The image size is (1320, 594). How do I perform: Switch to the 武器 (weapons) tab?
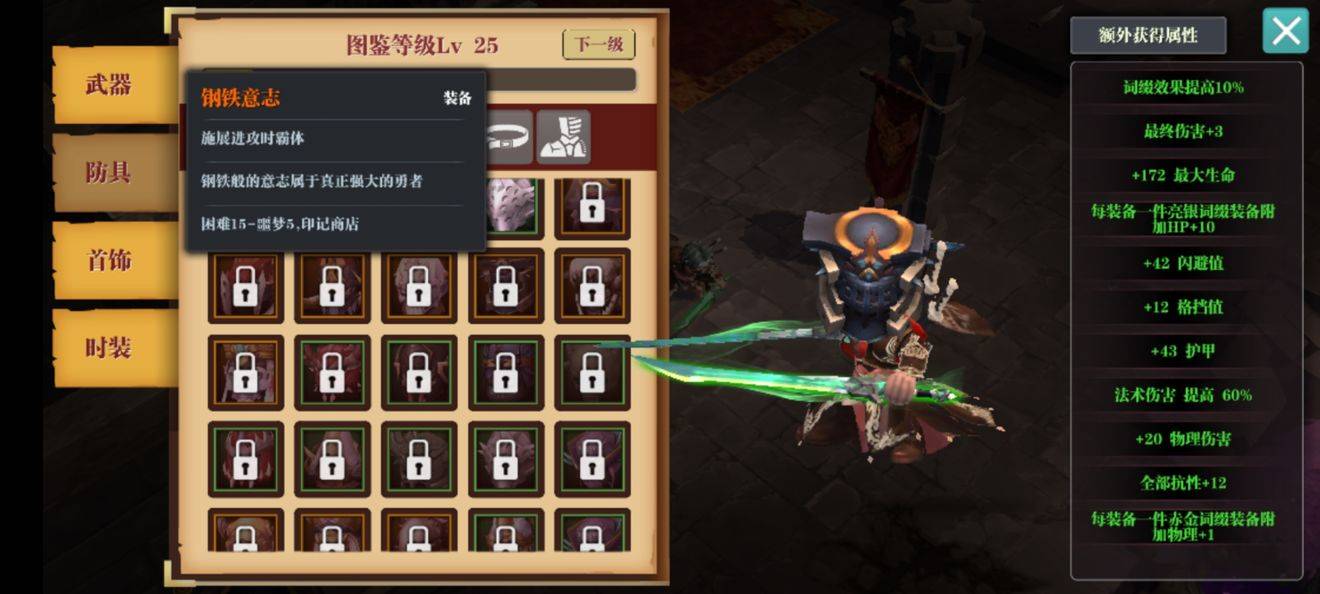(x=109, y=85)
